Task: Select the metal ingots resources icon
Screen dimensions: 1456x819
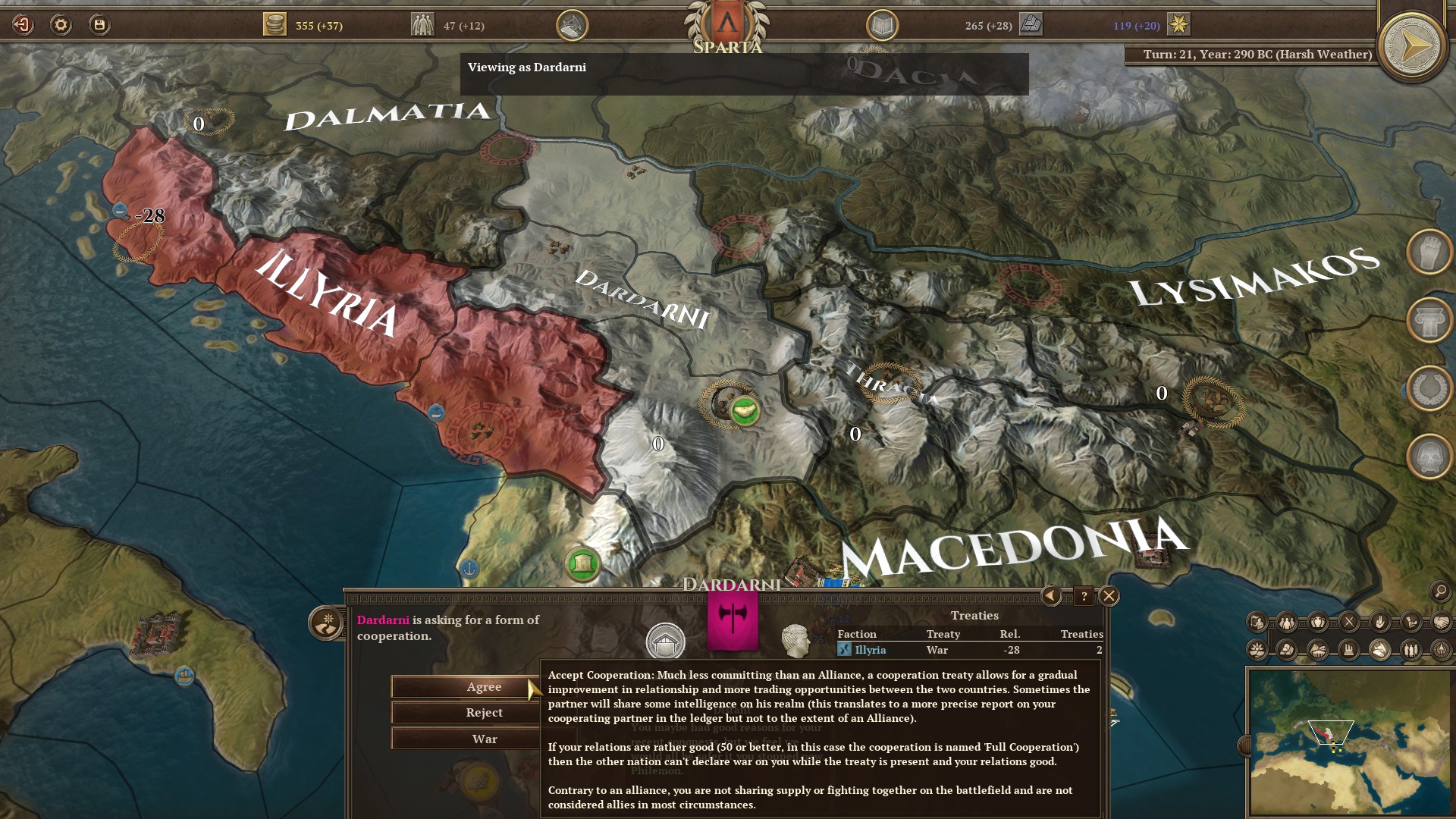Action: tap(1285, 651)
